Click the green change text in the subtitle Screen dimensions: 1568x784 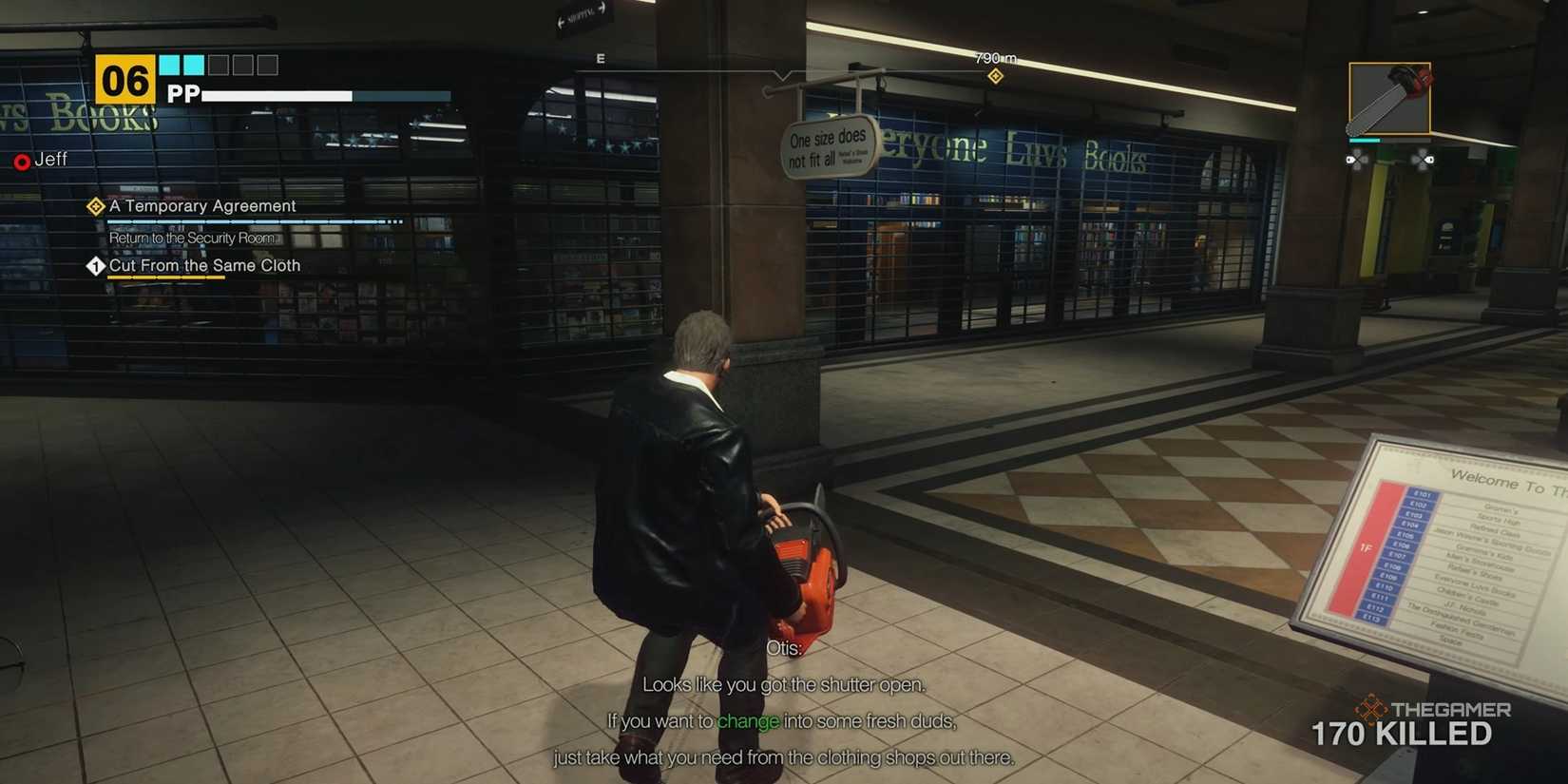point(749,720)
